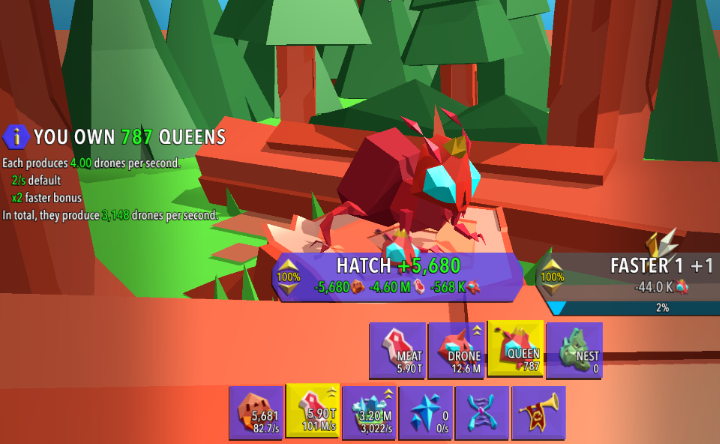This screenshot has width=720, height=444.
Task: Select the Meat unit tile
Action: pyautogui.click(x=397, y=349)
